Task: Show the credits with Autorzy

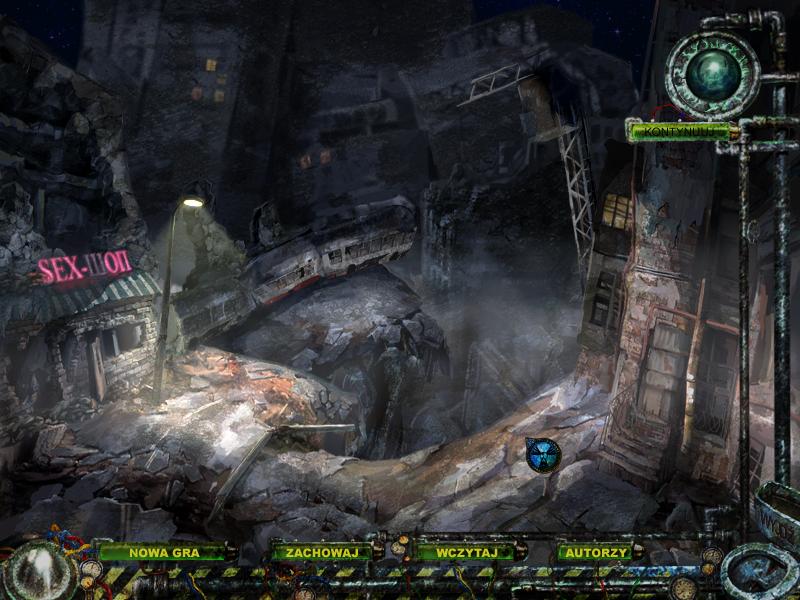Action: (x=593, y=552)
